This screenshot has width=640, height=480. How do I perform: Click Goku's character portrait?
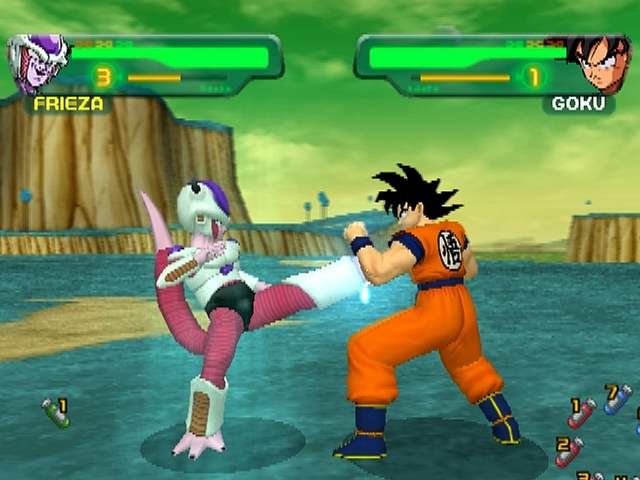(x=599, y=63)
